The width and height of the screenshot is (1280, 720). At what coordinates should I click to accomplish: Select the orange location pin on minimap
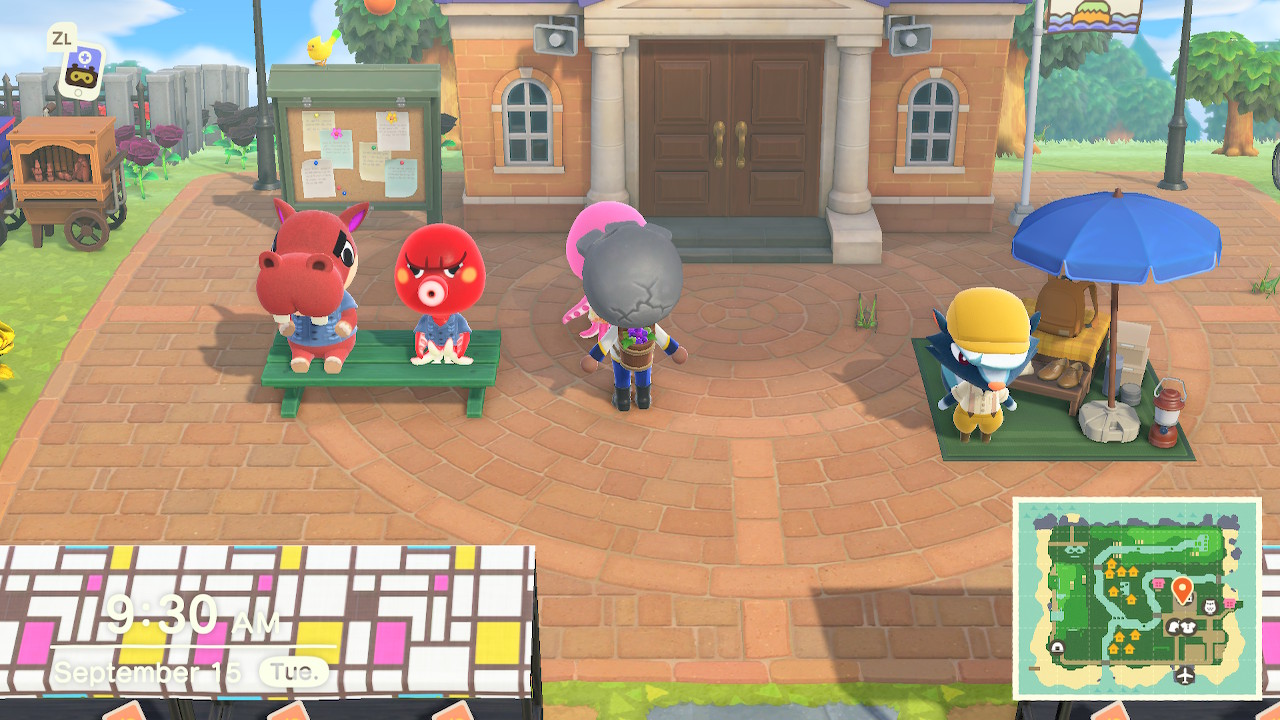1181,588
